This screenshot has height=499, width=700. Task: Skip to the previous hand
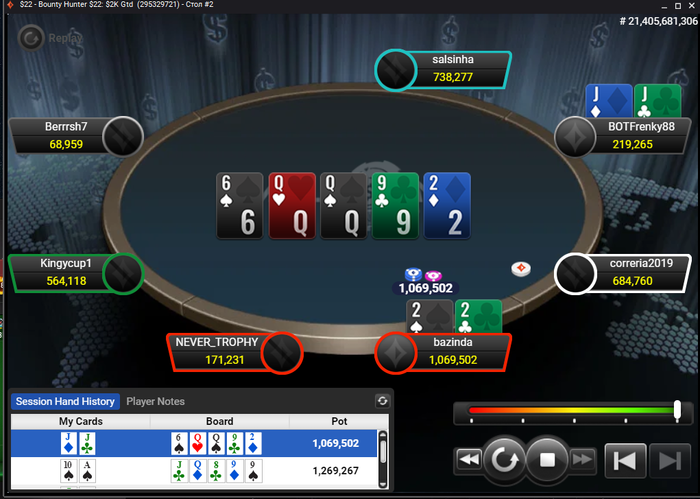coord(624,460)
